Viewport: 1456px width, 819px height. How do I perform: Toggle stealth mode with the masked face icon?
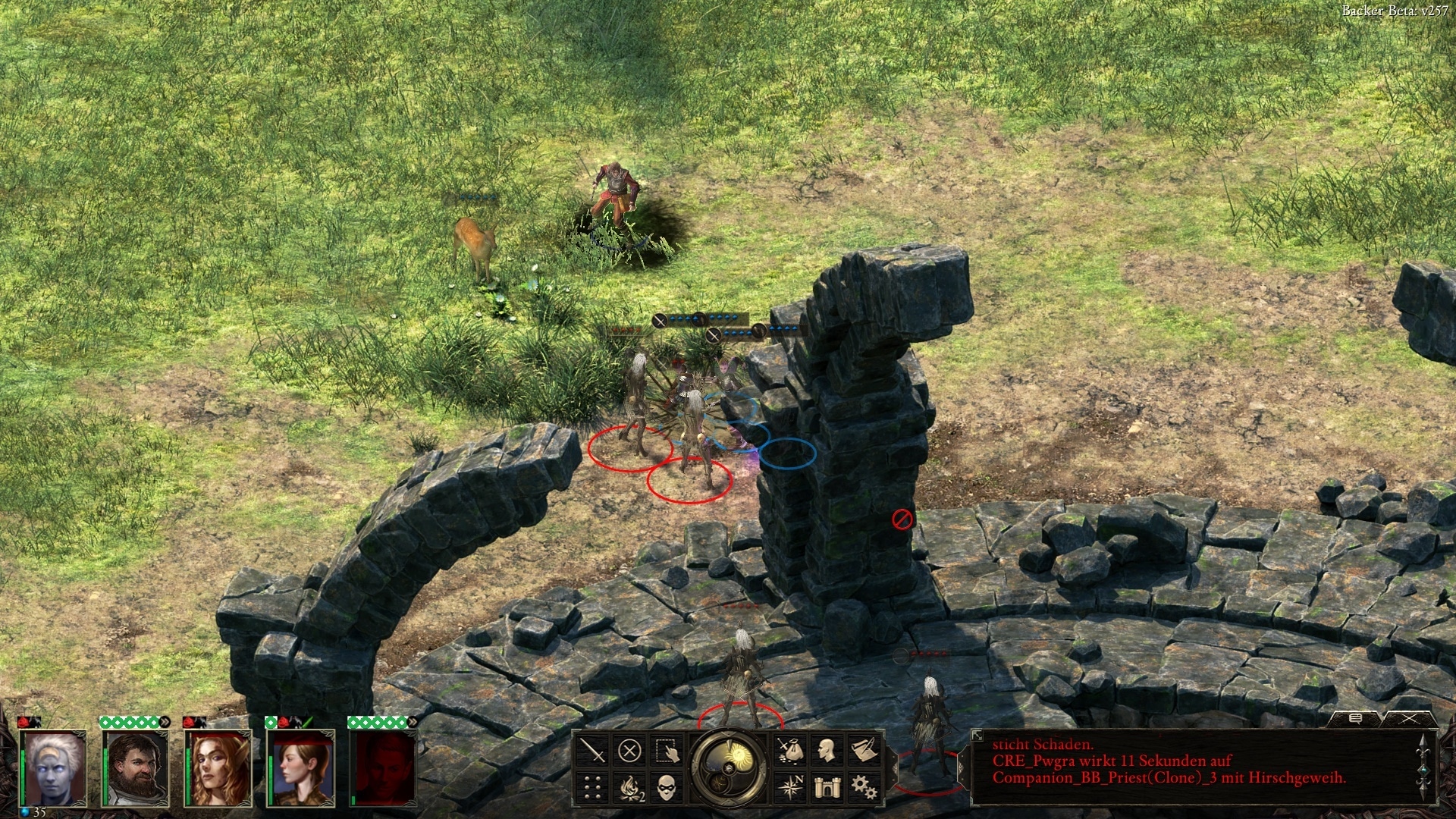667,788
